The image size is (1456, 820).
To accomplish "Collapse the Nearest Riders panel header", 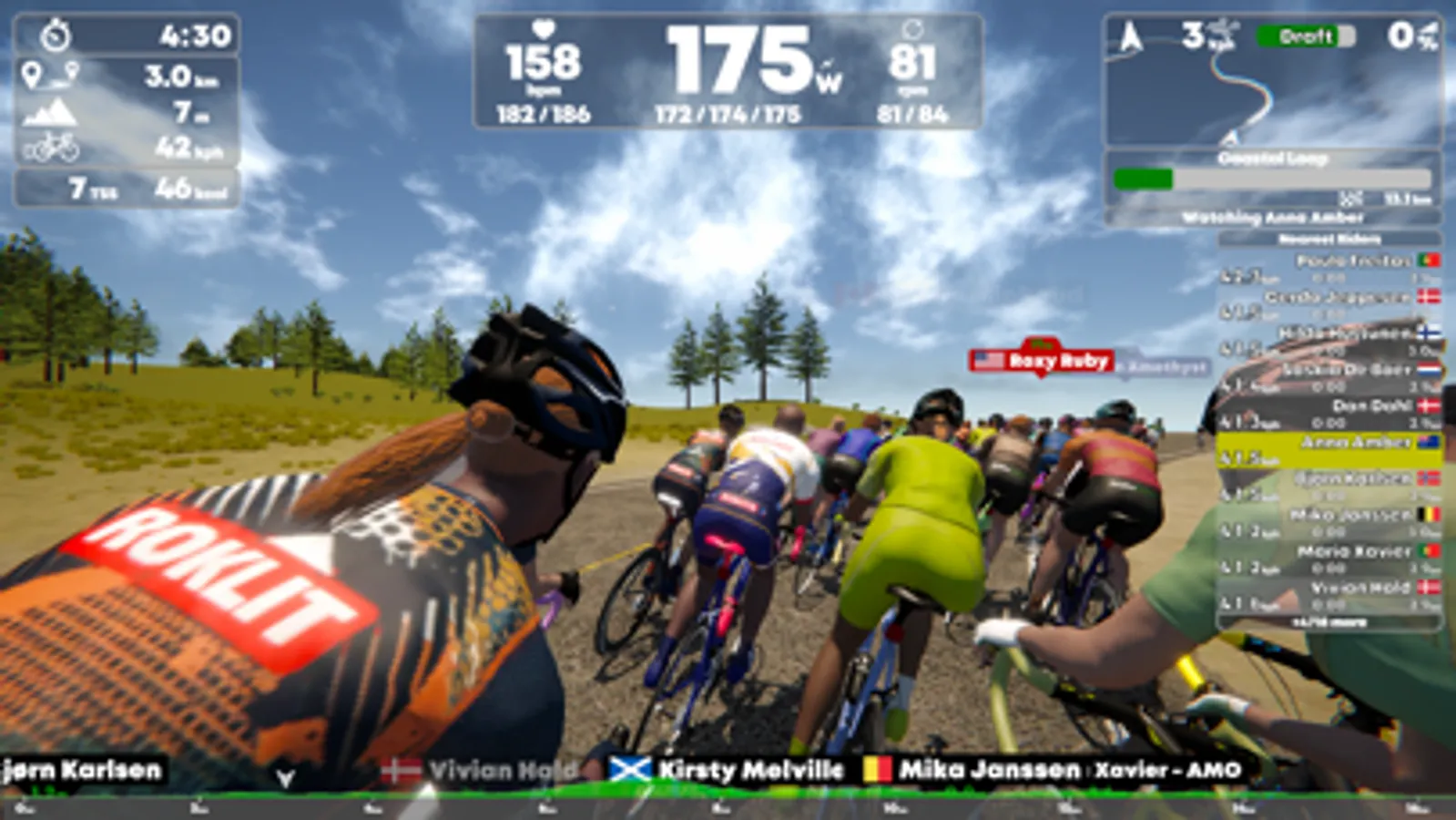I will [x=1331, y=239].
